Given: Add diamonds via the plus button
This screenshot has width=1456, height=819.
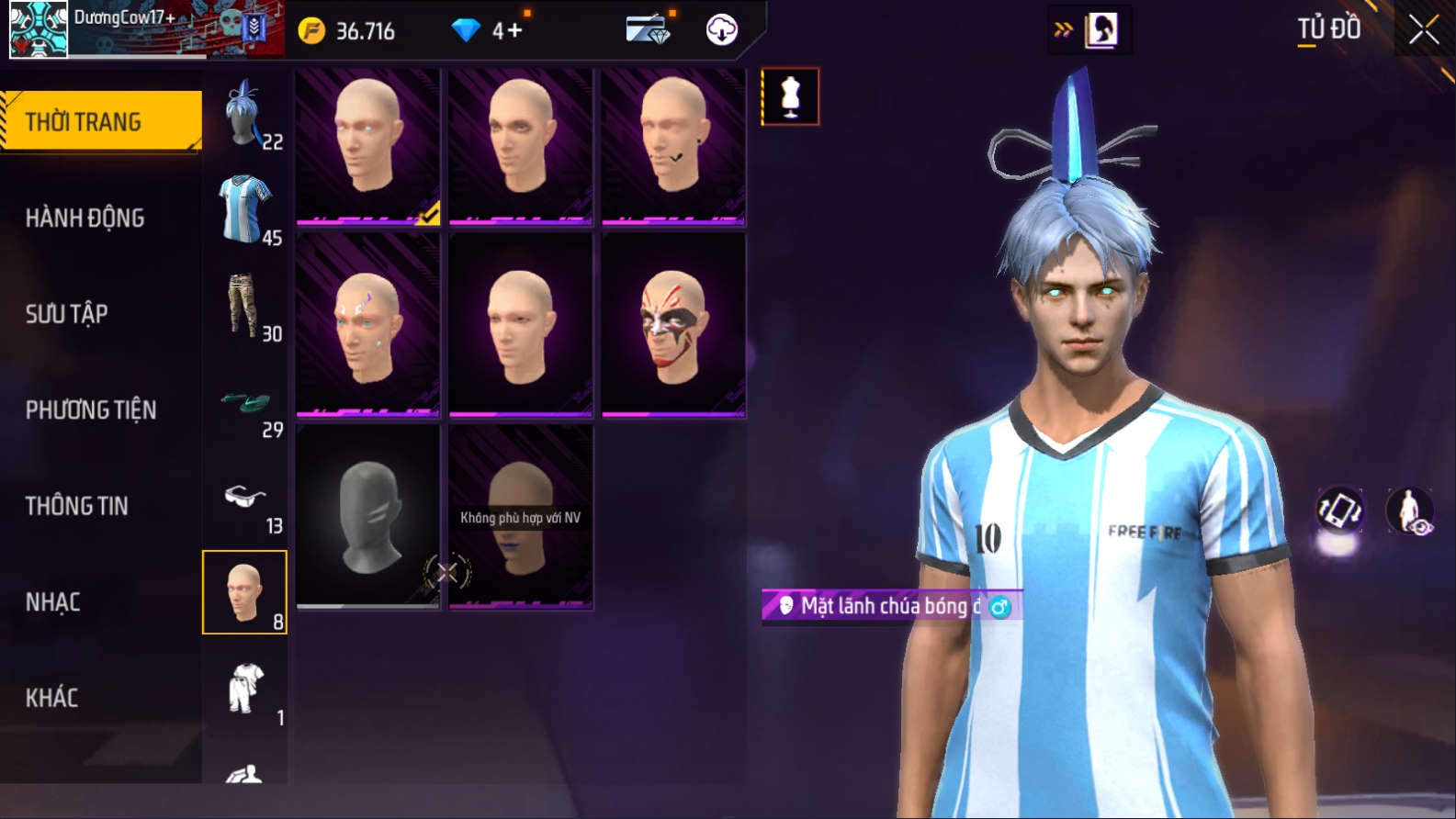Looking at the screenshot, I should pyautogui.click(x=514, y=31).
